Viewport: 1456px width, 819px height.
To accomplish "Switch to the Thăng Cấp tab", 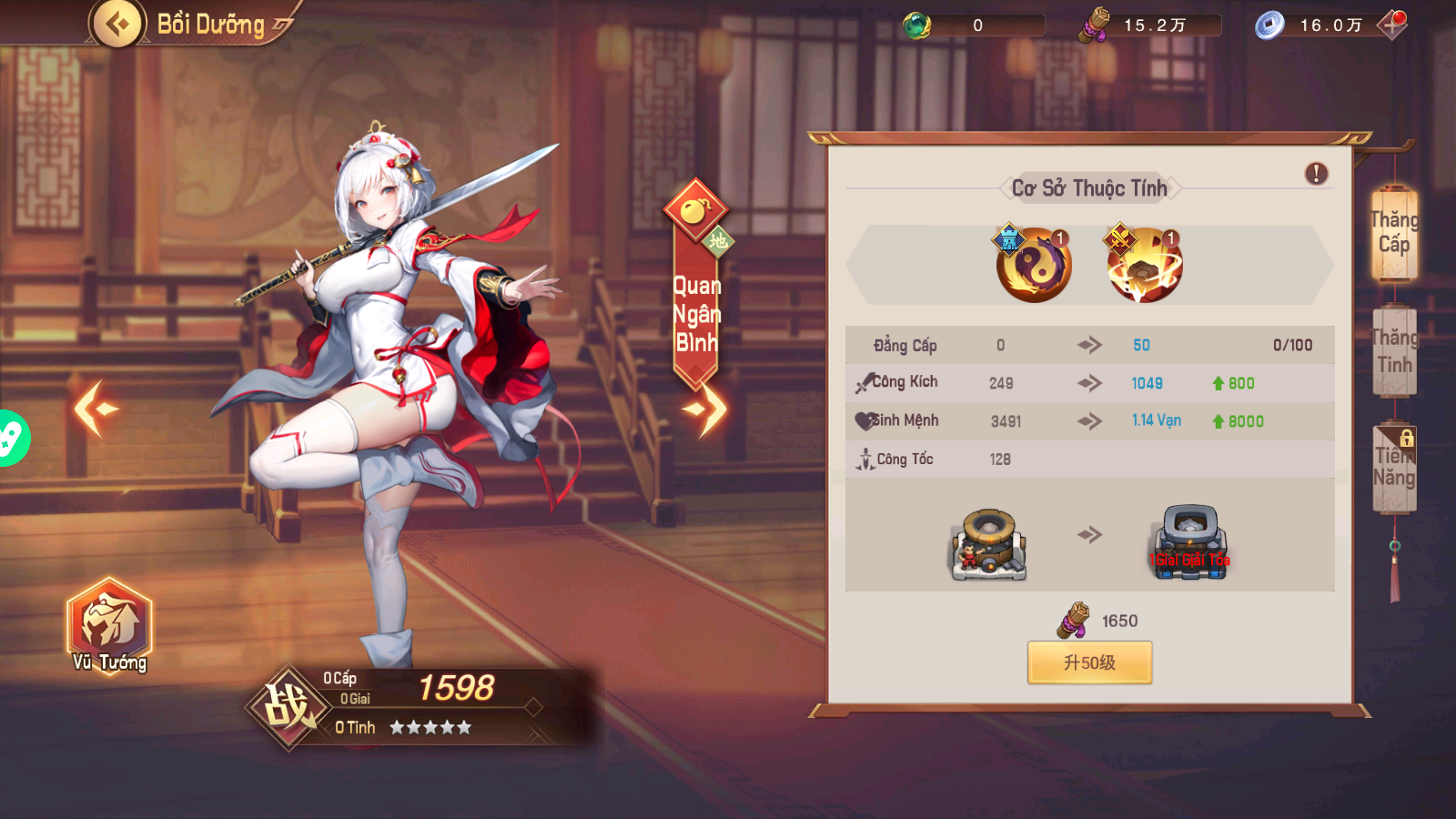I will (x=1393, y=233).
